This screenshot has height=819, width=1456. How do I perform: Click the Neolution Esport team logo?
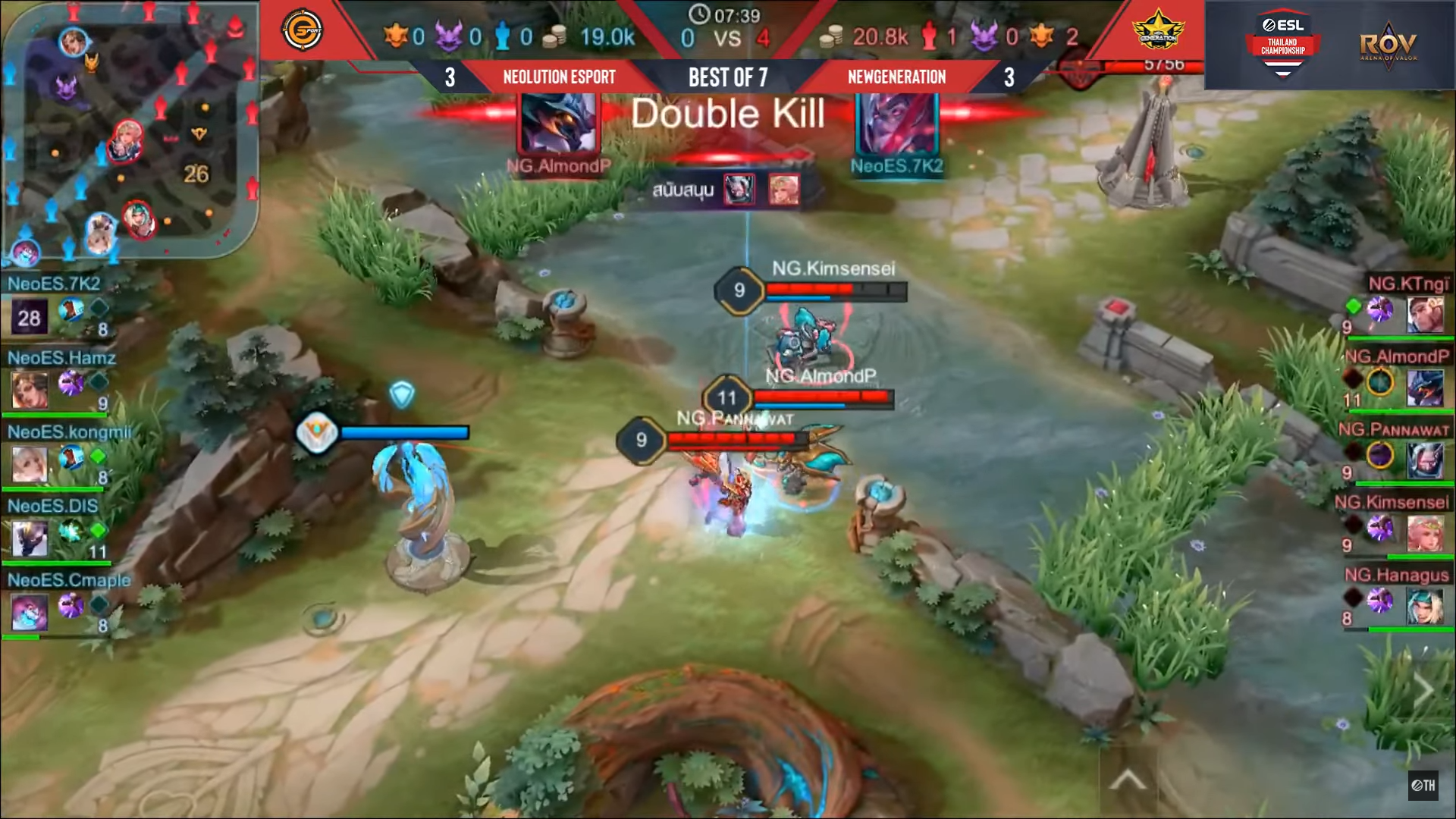[x=303, y=30]
